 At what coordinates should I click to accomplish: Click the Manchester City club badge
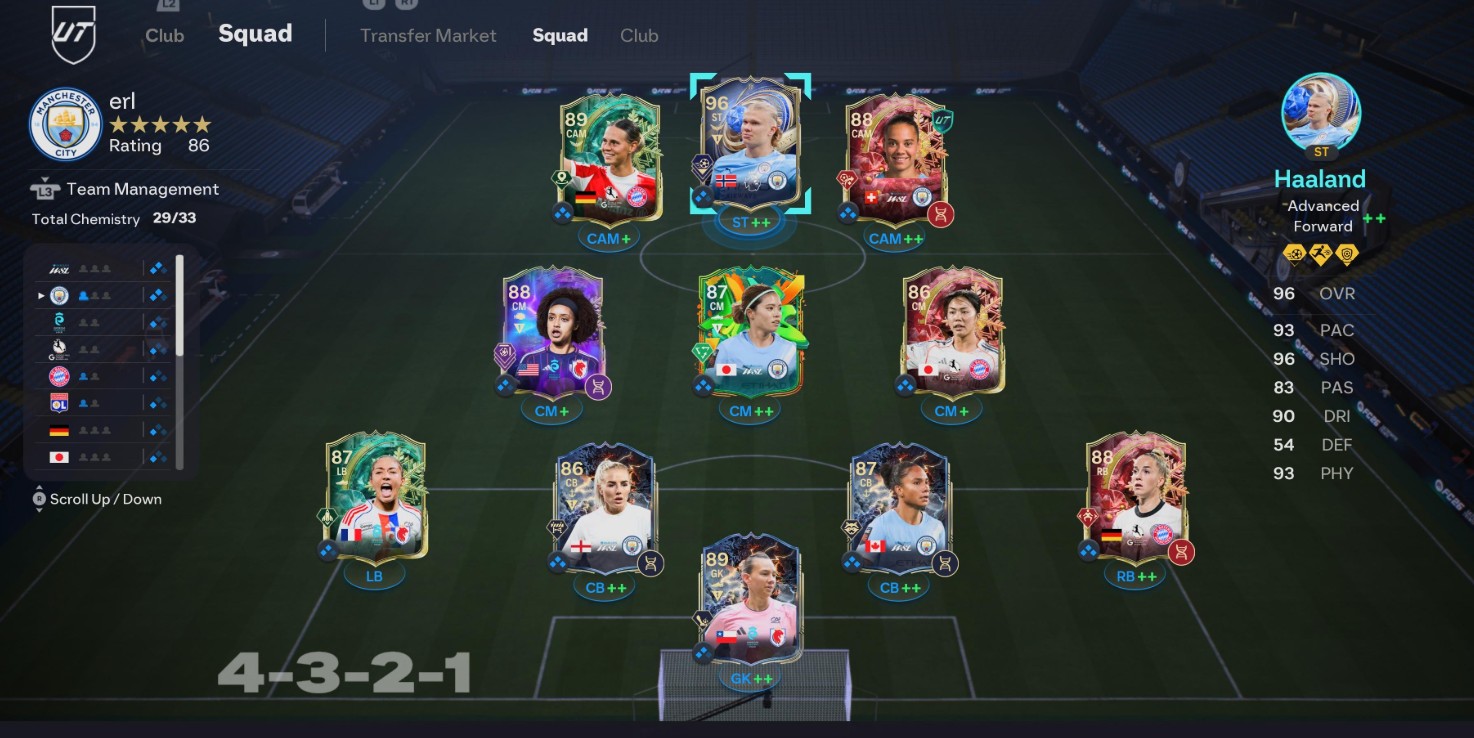[x=66, y=125]
